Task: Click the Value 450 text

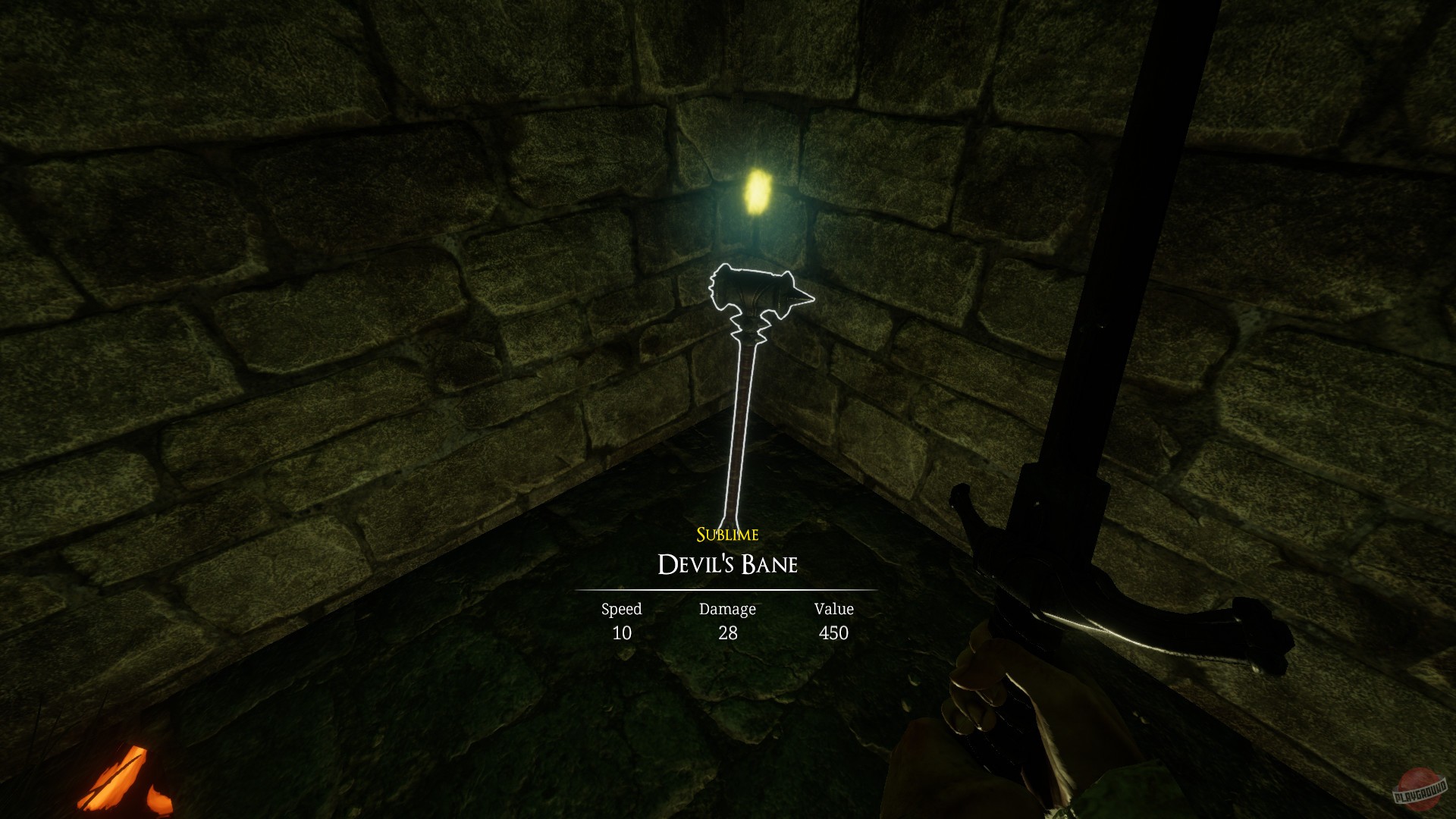Action: tap(833, 633)
